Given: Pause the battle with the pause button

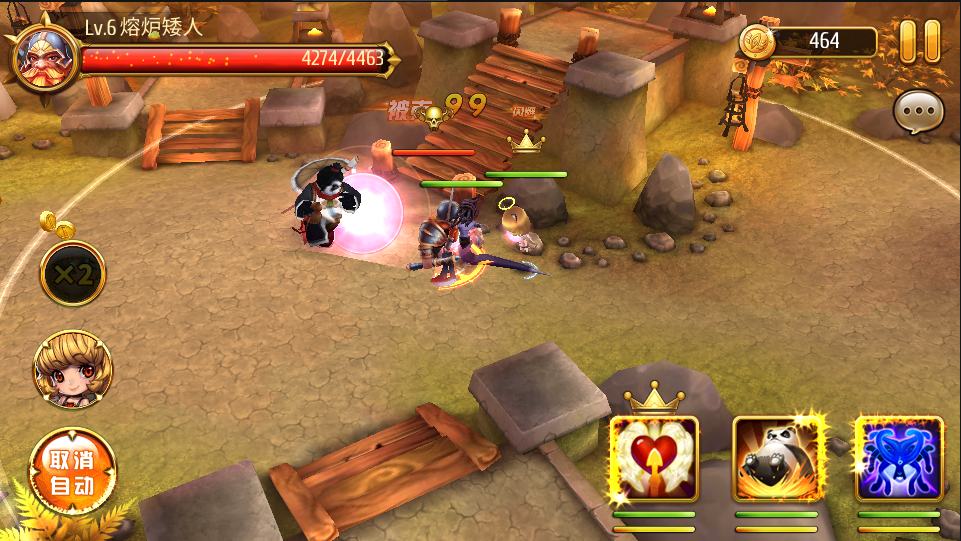Looking at the screenshot, I should (x=919, y=42).
